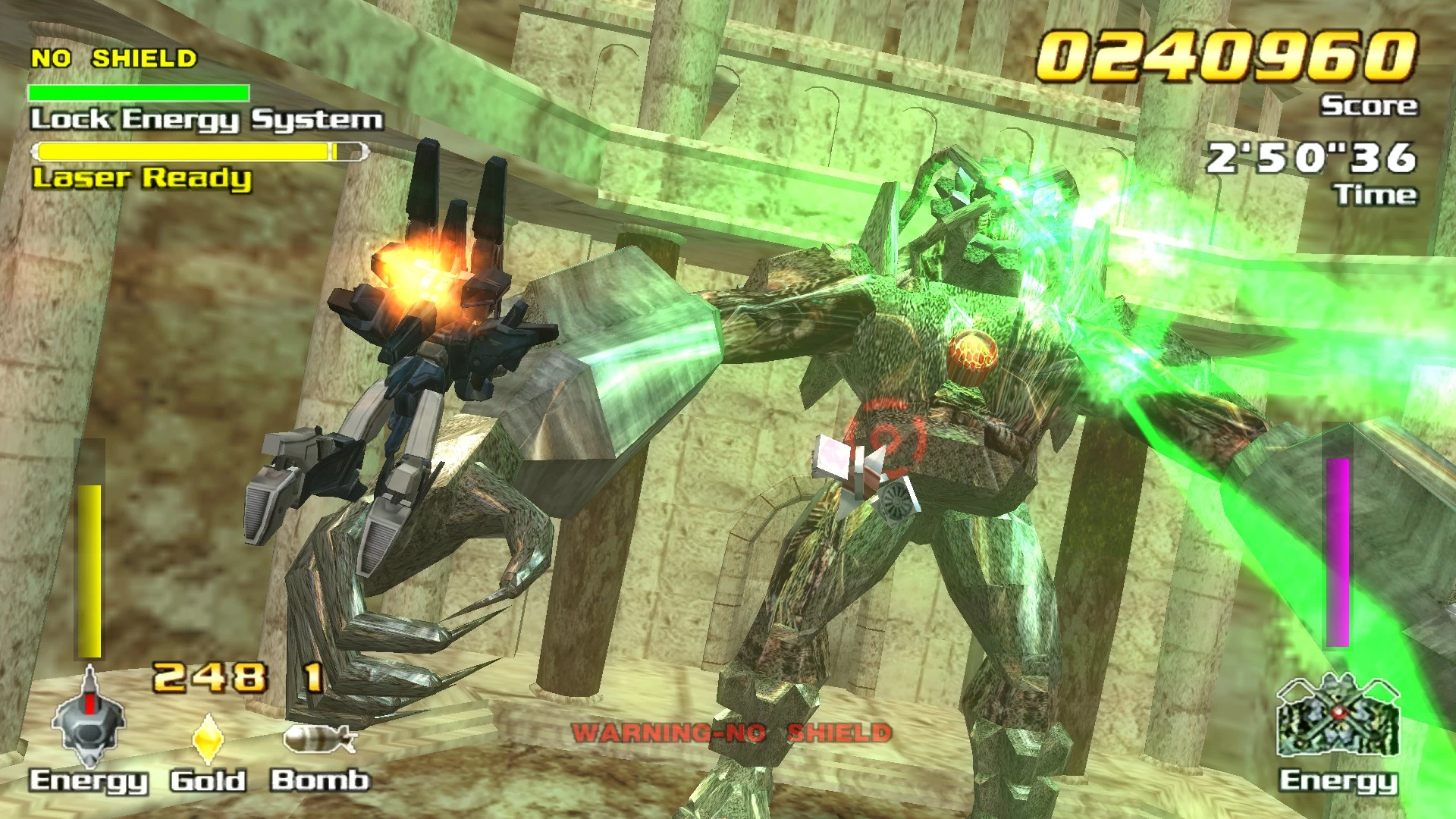Click the boss Energy portrait icon

[1338, 716]
